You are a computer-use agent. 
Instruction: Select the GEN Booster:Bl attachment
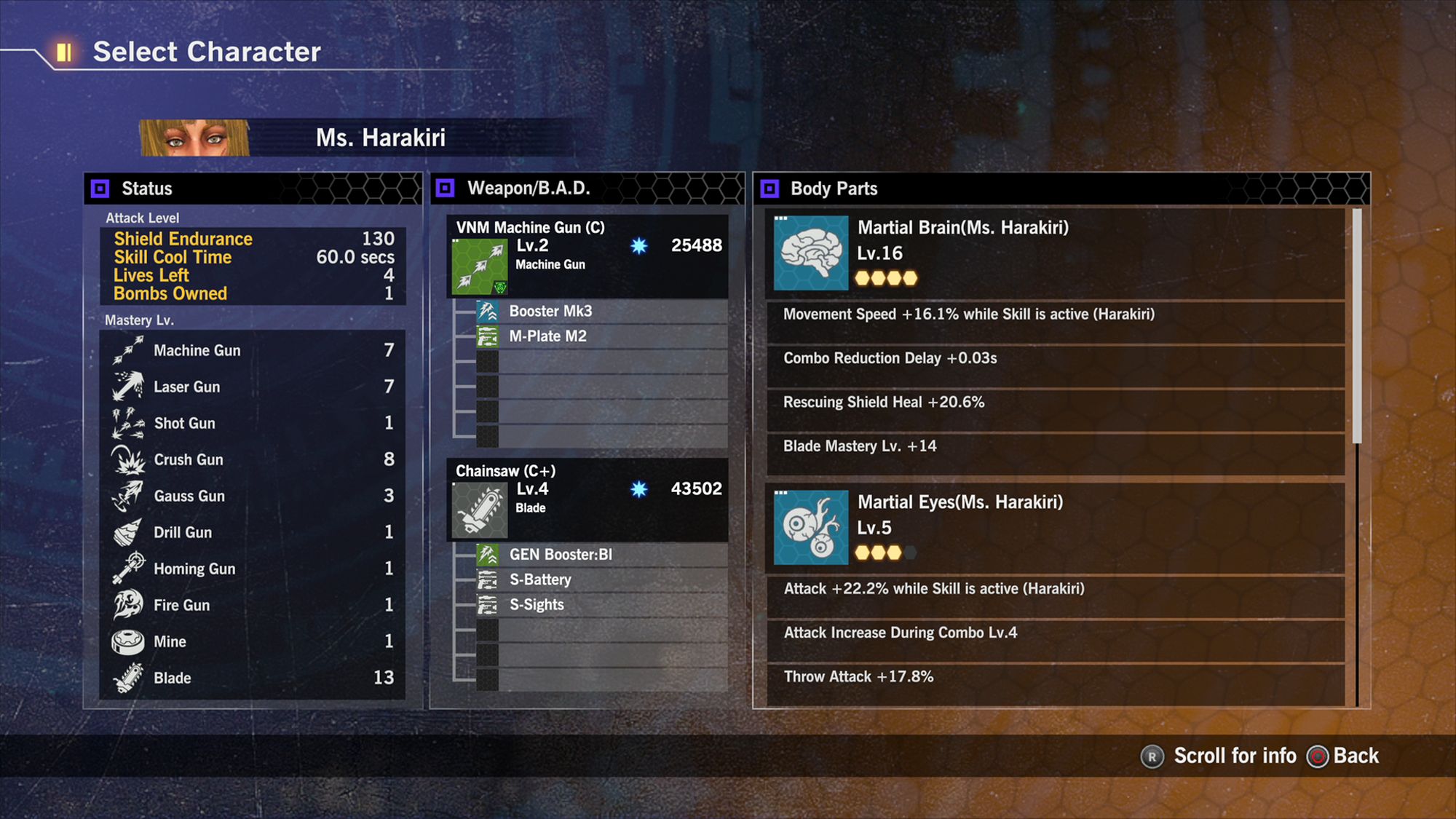tap(561, 555)
